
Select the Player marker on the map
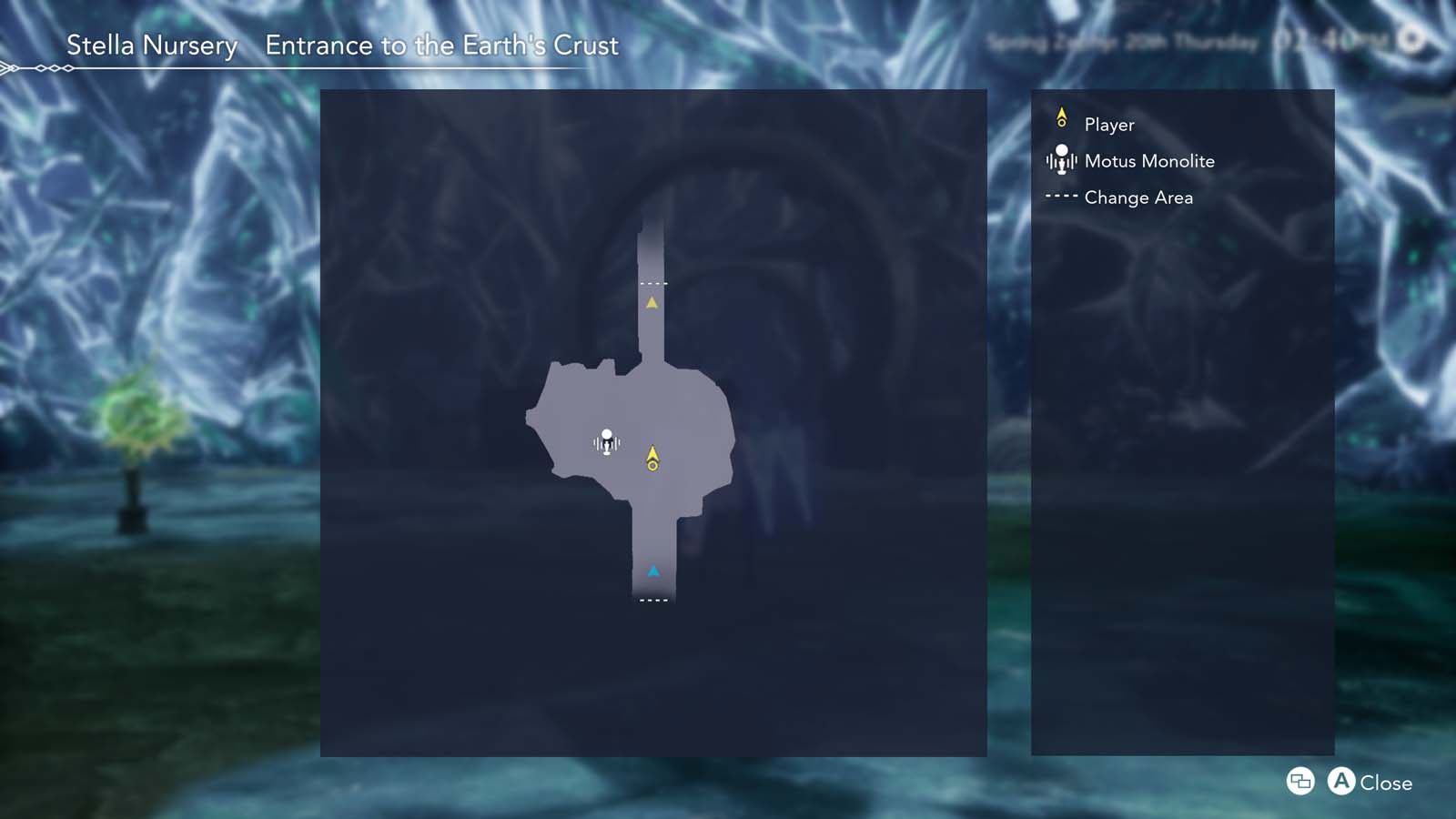[x=653, y=458]
